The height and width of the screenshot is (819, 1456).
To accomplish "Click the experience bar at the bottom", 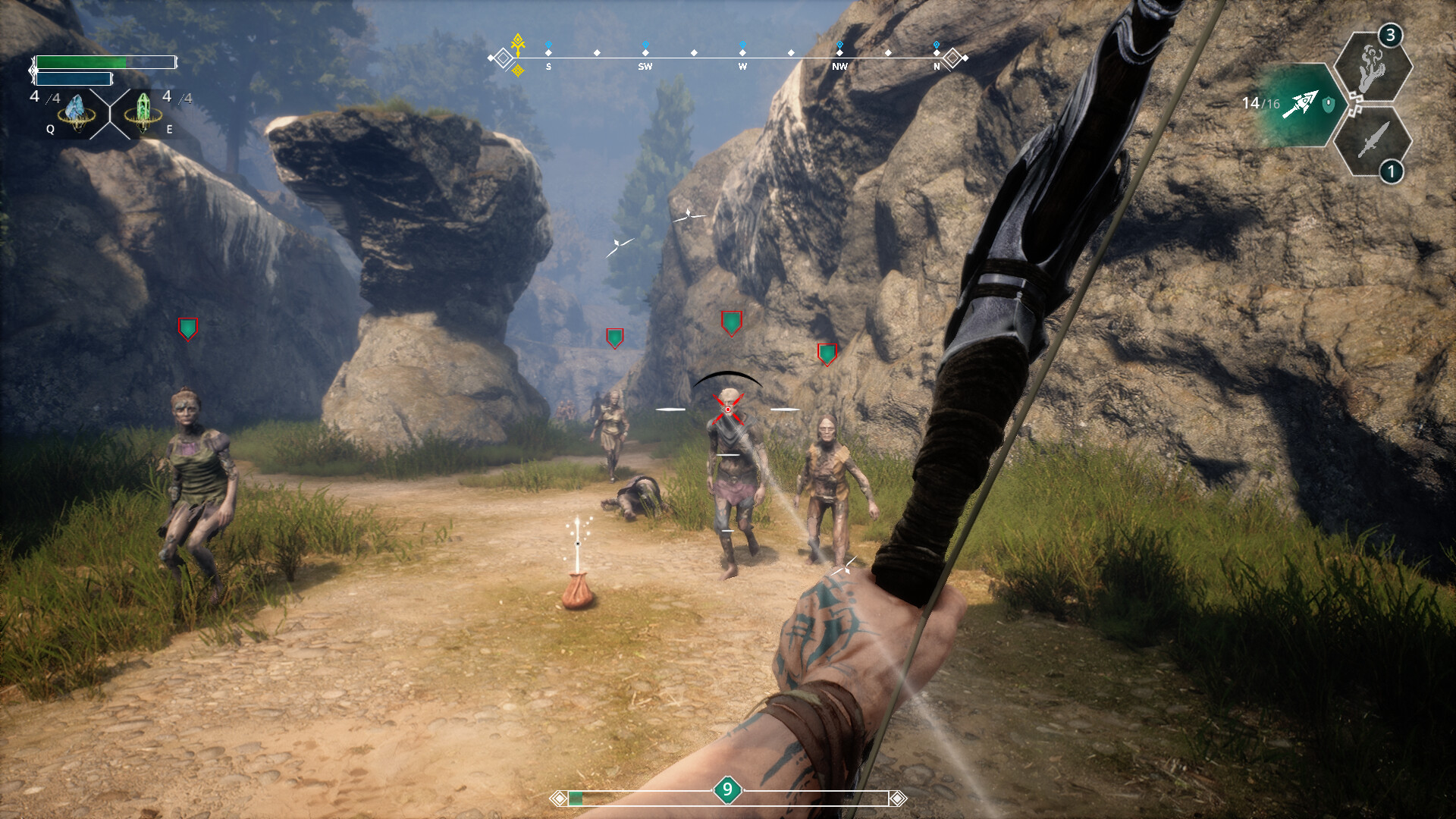I will point(645,797).
